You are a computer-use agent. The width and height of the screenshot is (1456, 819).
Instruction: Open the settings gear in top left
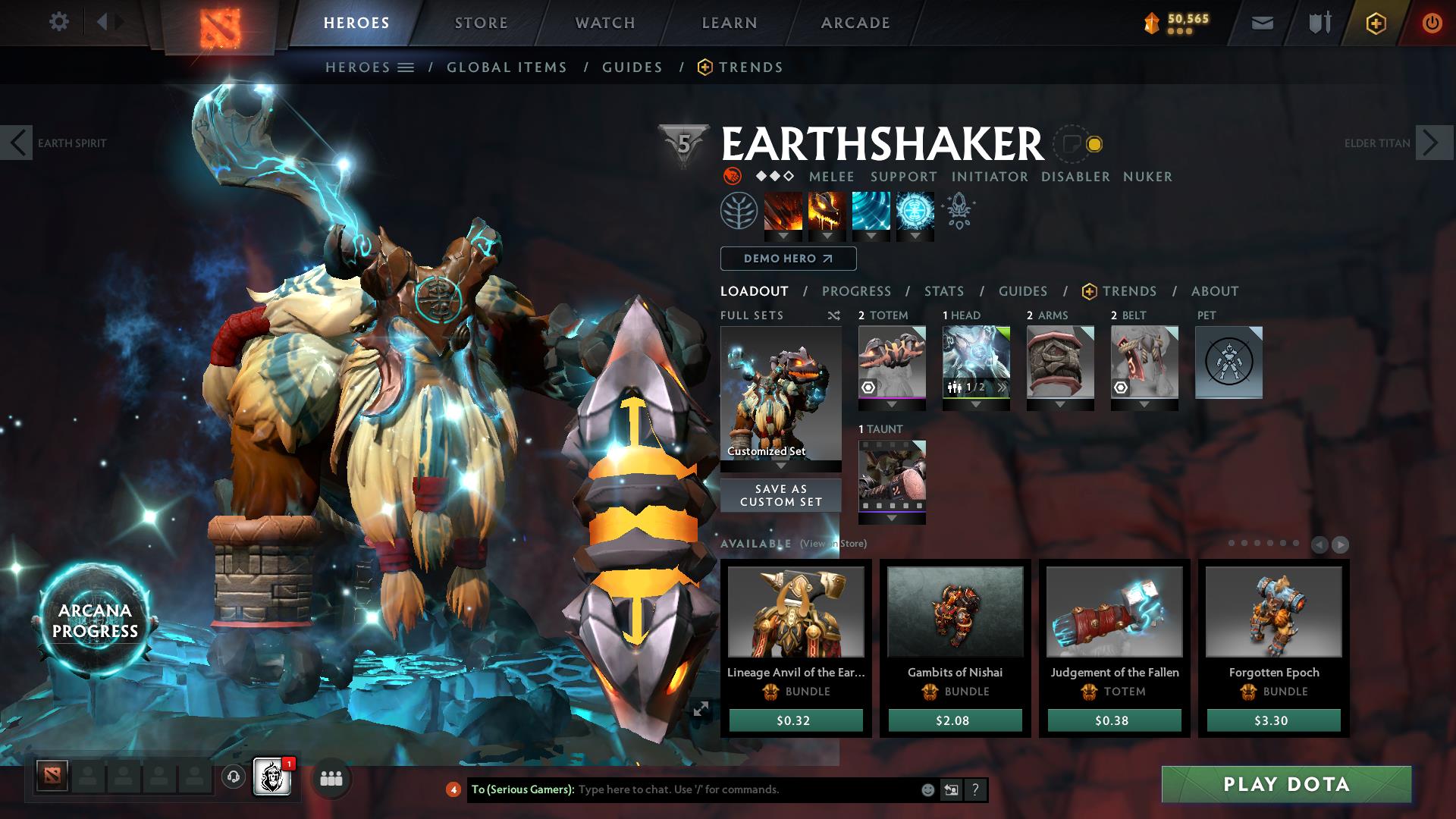[59, 22]
